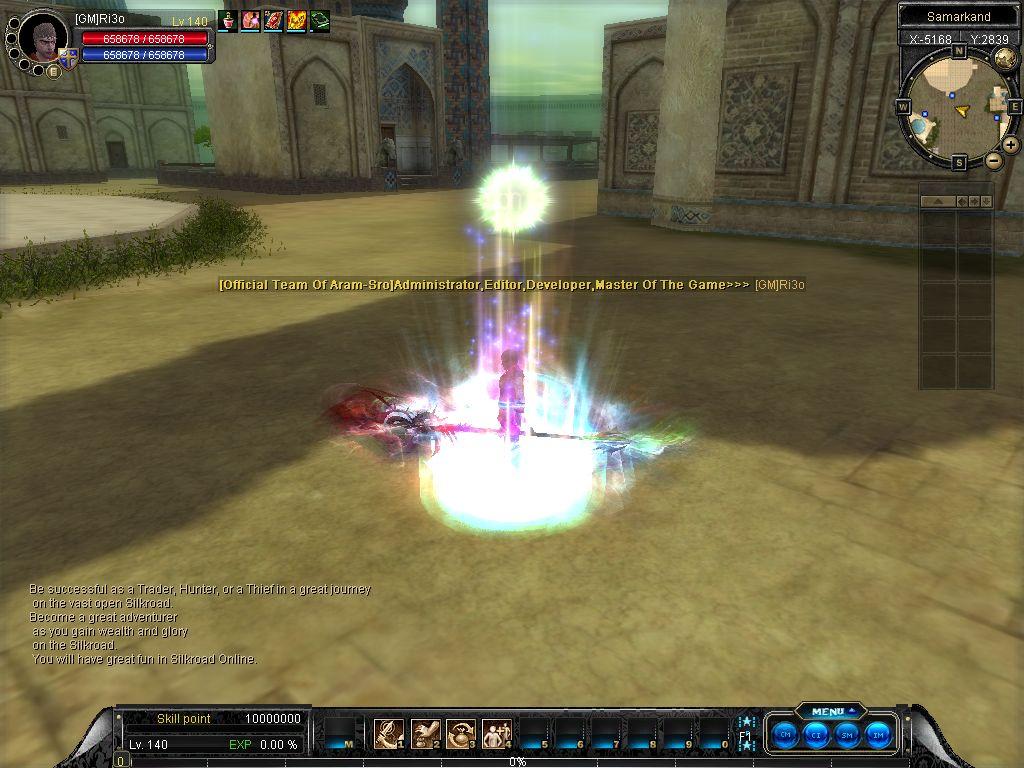Zoom in the minimap with plus button
This screenshot has width=1024, height=768.
point(1011,145)
